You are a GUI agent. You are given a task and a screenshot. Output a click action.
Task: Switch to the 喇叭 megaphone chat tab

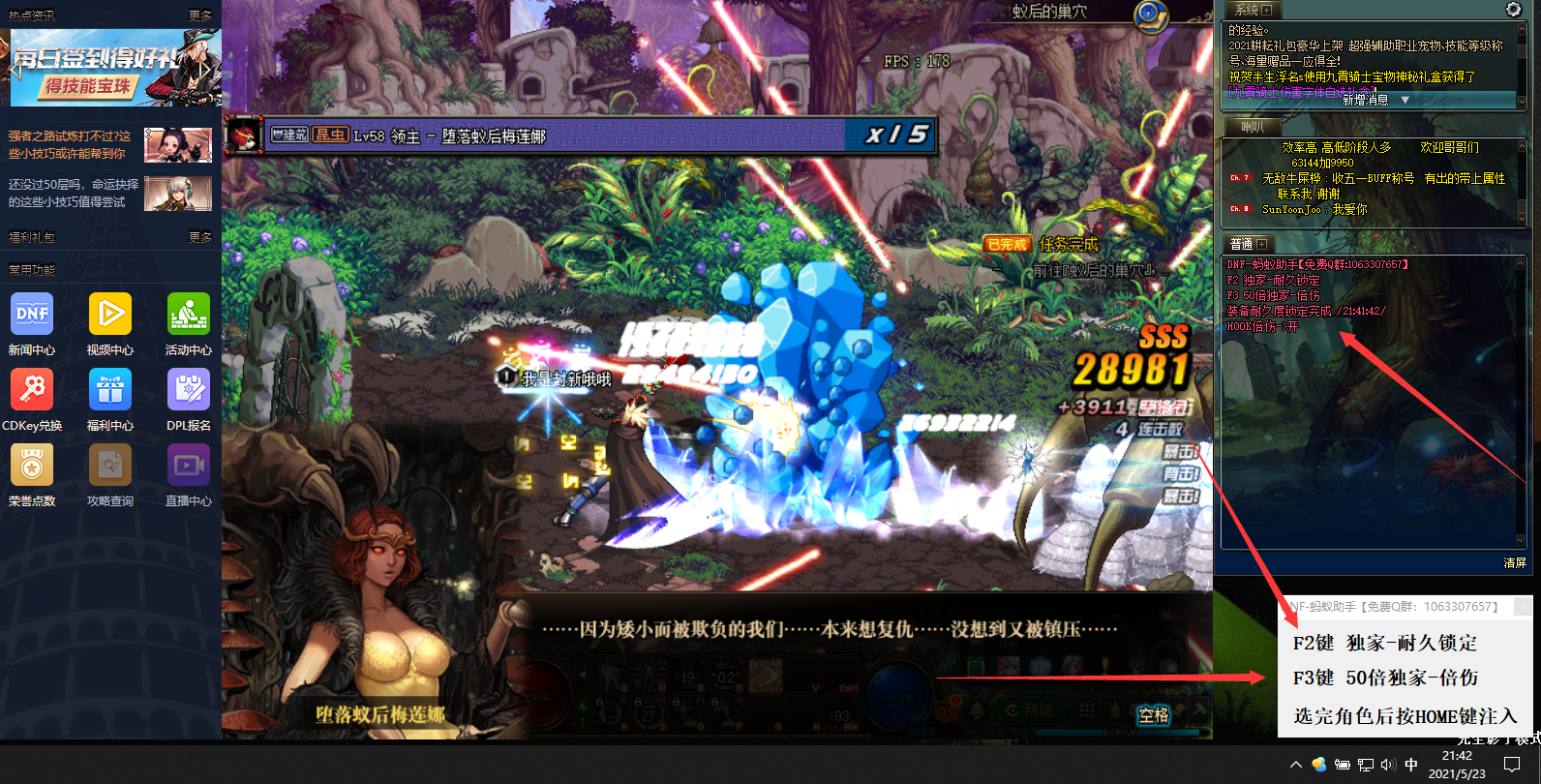[x=1253, y=127]
